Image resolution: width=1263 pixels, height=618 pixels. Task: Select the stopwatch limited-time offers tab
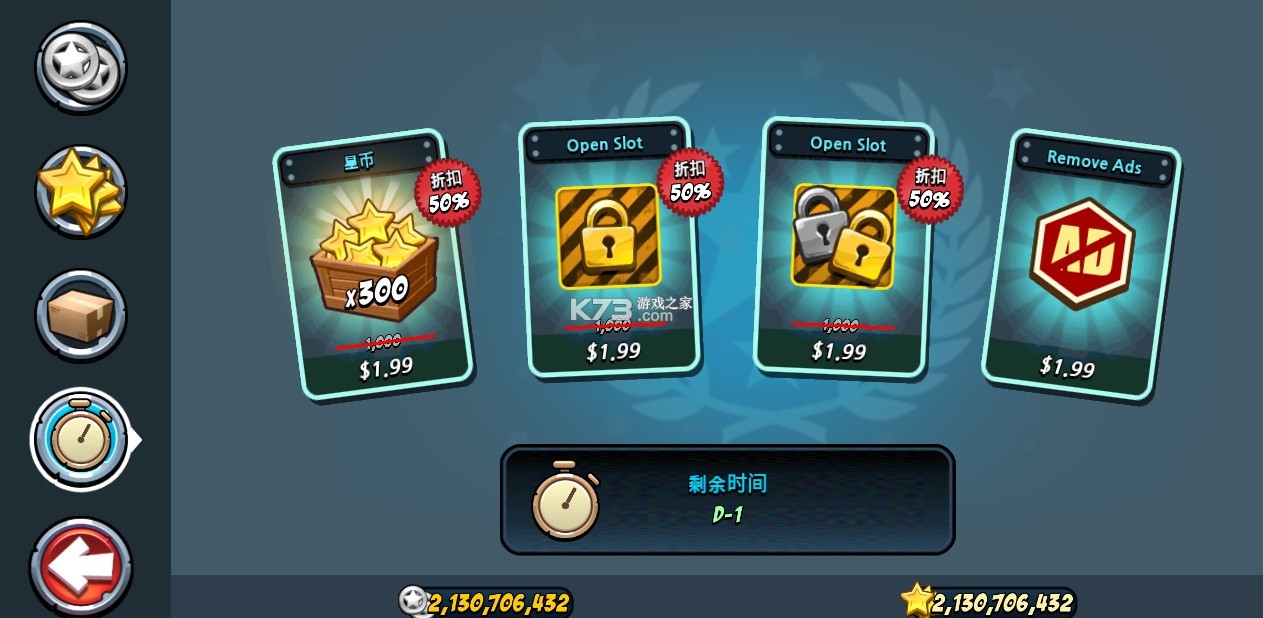point(81,440)
